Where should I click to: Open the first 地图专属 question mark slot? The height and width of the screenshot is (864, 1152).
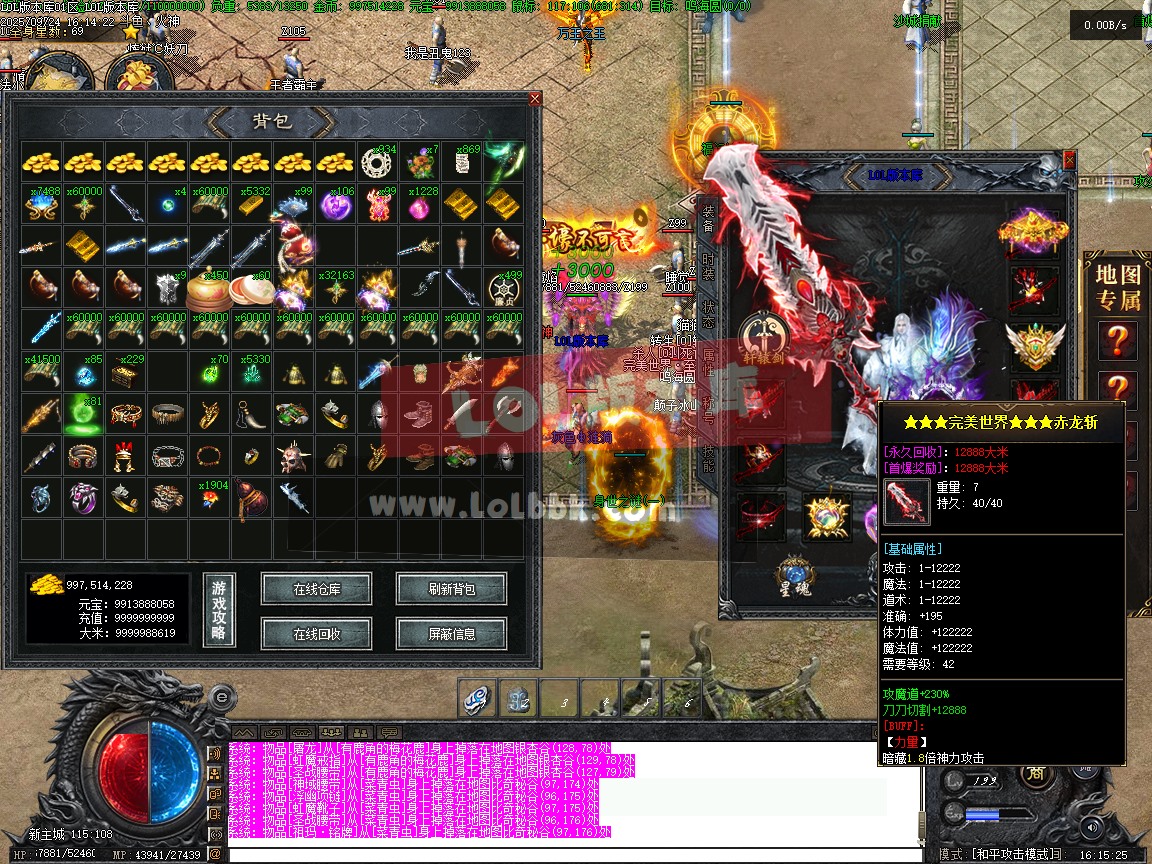coord(1117,341)
